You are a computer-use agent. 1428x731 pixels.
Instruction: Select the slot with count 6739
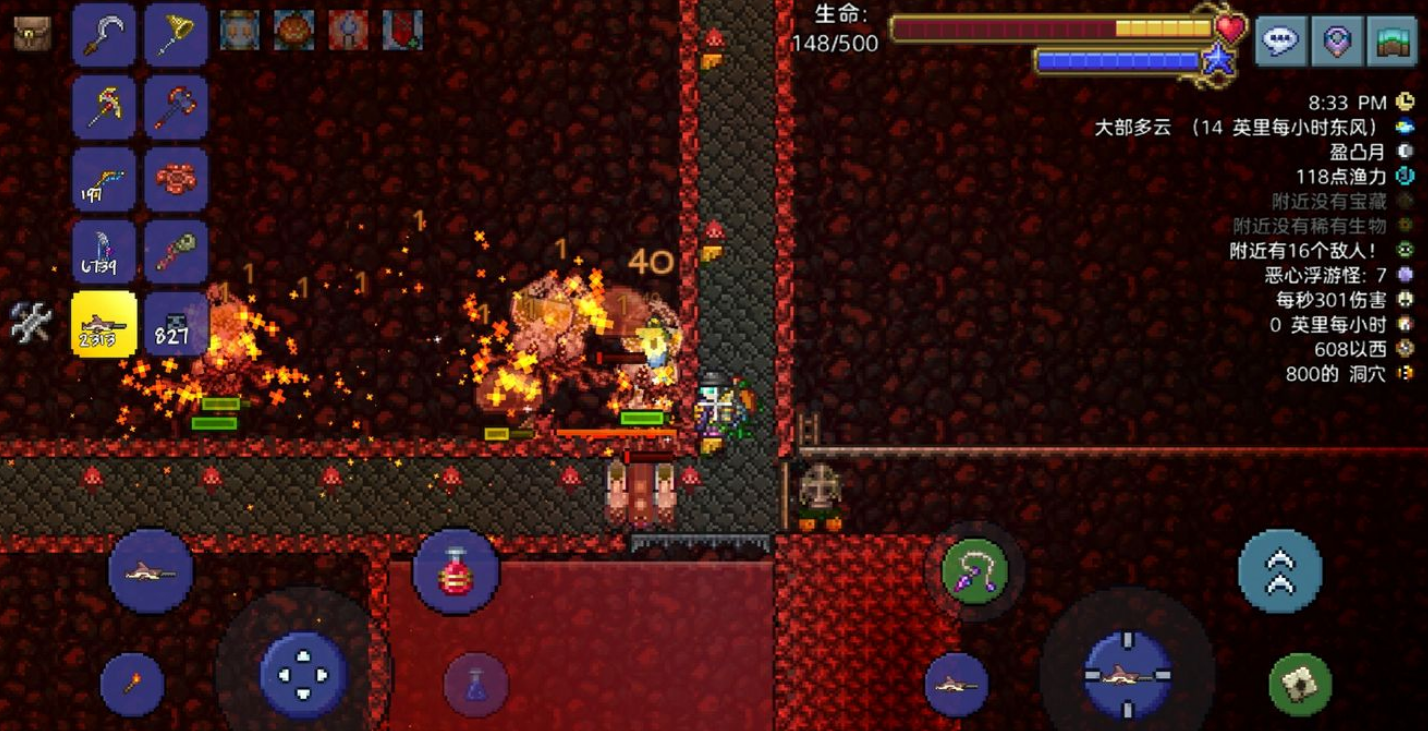[104, 251]
